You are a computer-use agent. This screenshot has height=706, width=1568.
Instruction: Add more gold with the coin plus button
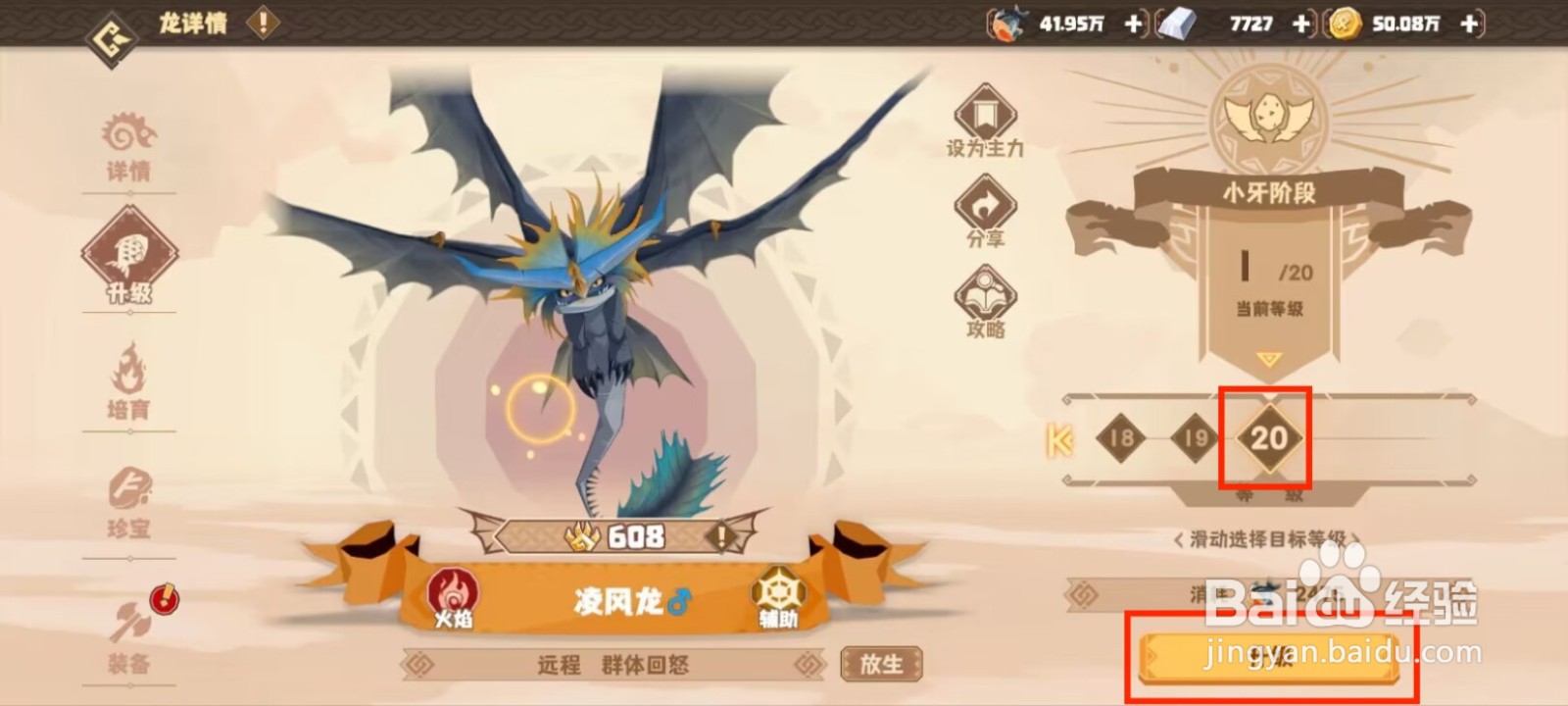pyautogui.click(x=1467, y=22)
